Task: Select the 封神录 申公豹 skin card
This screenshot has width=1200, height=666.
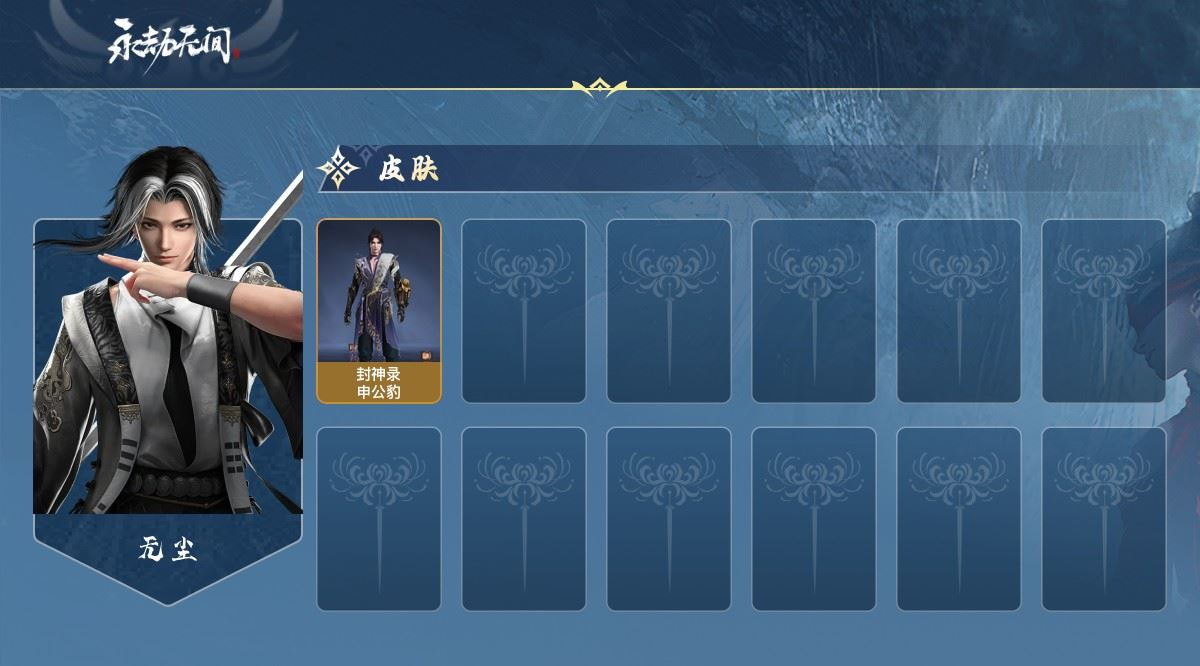Action: coord(379,311)
